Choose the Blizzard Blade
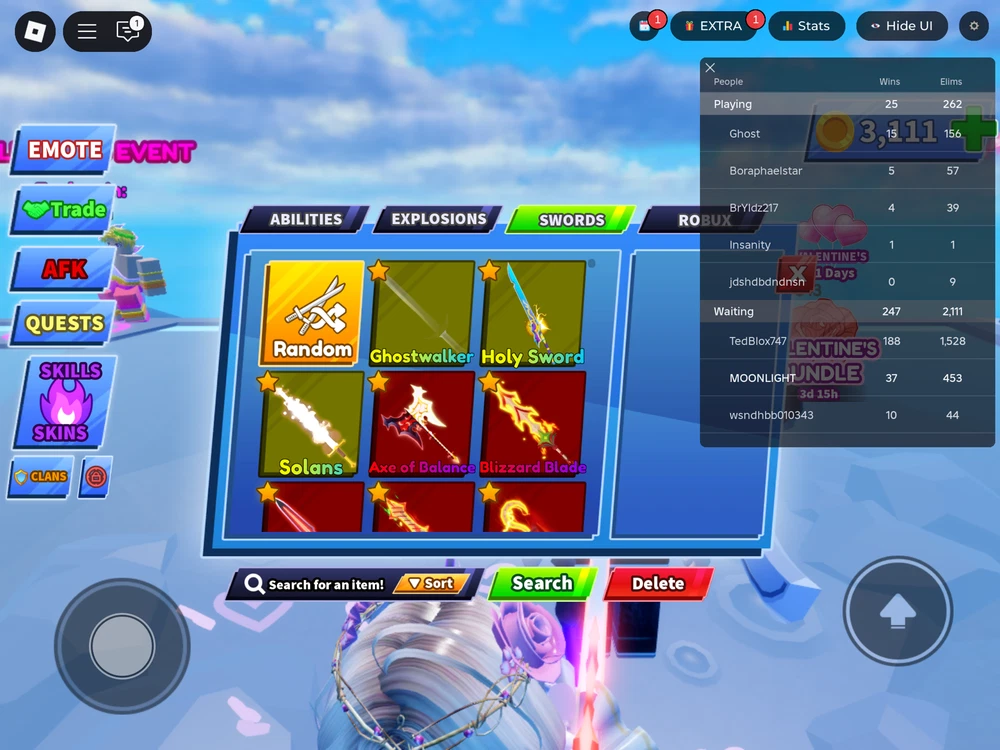1000x750 pixels. (532, 423)
